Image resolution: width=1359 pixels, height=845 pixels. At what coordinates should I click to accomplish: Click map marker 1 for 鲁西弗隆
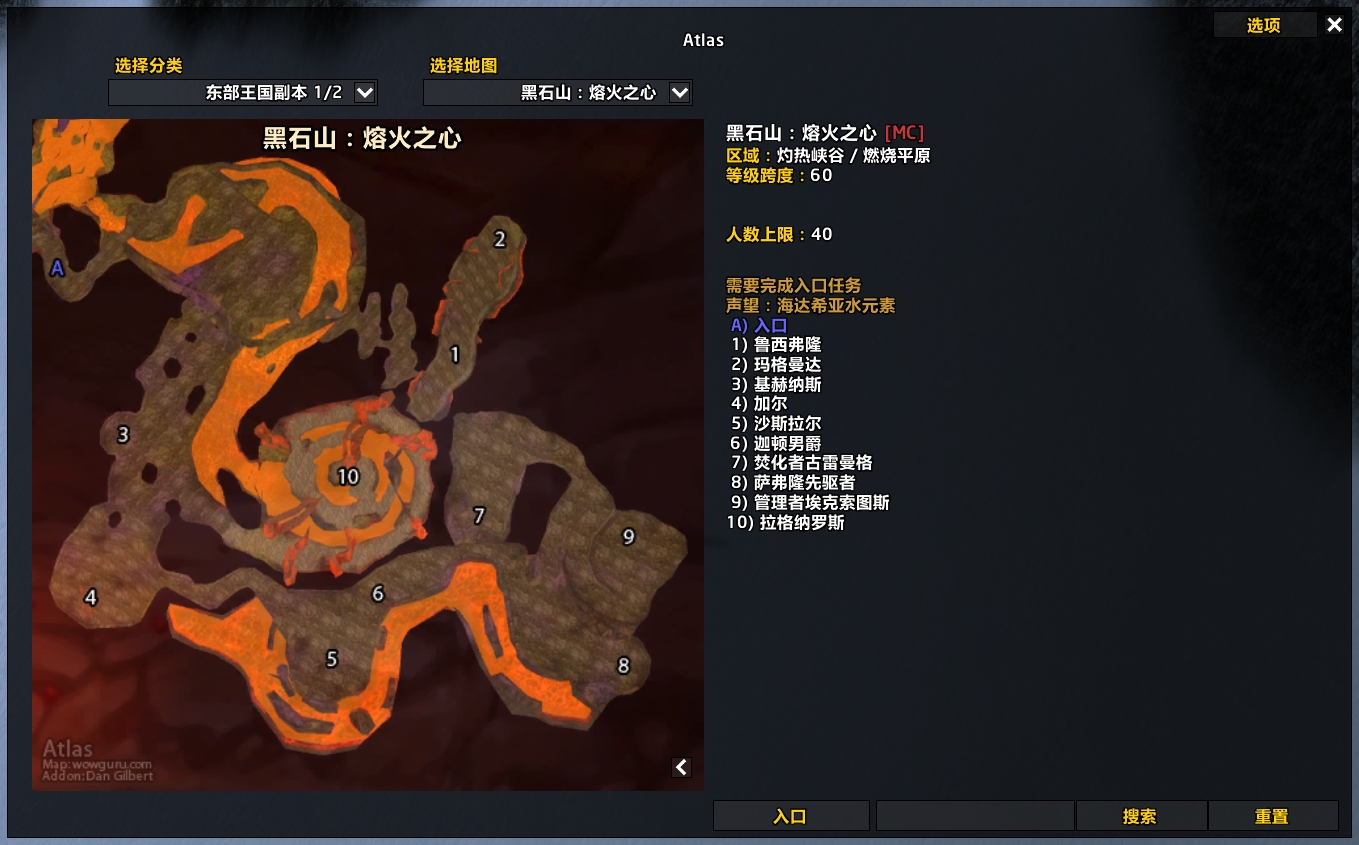click(454, 352)
